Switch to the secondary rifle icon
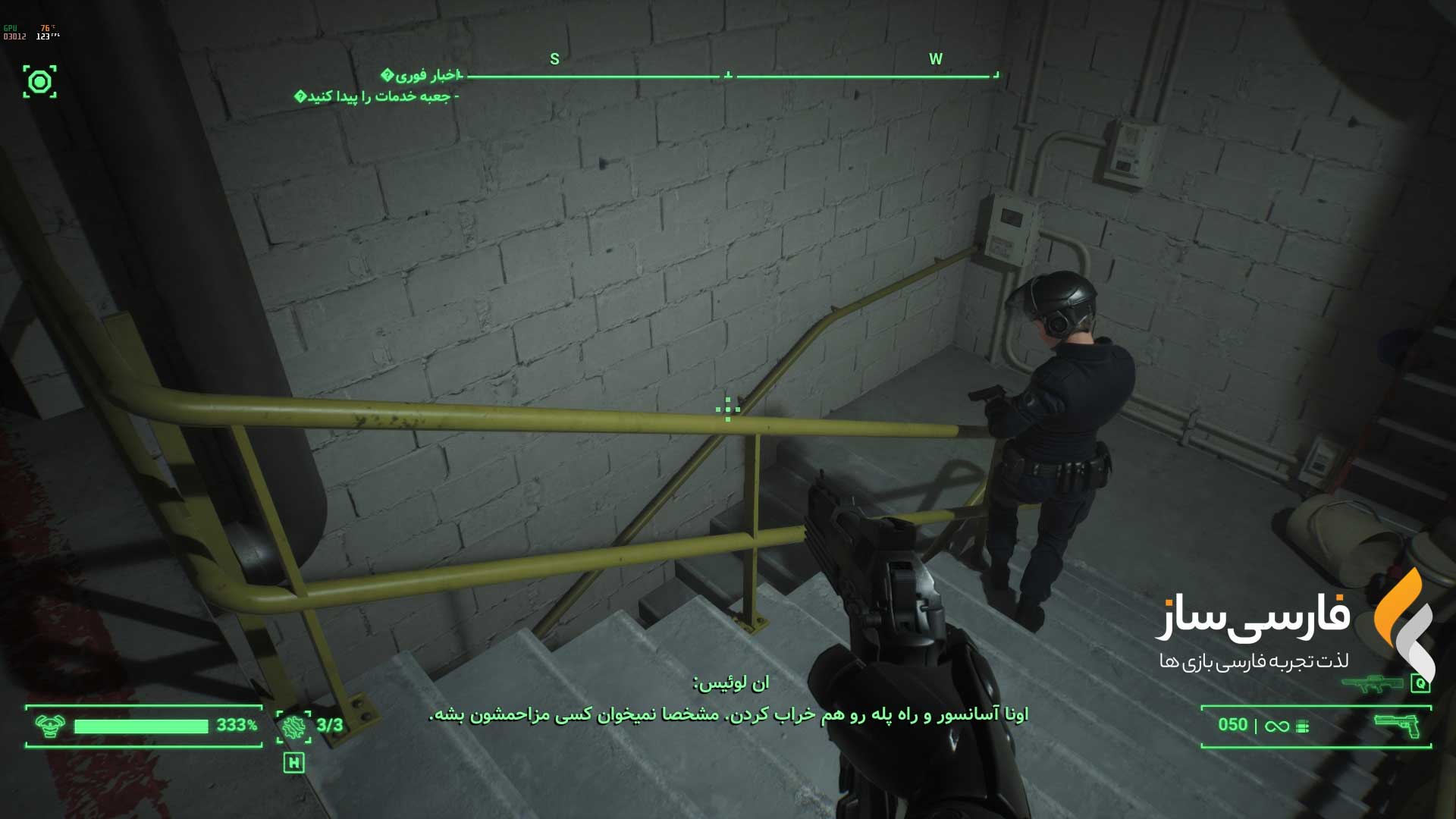The image size is (1456, 819). point(1372,683)
